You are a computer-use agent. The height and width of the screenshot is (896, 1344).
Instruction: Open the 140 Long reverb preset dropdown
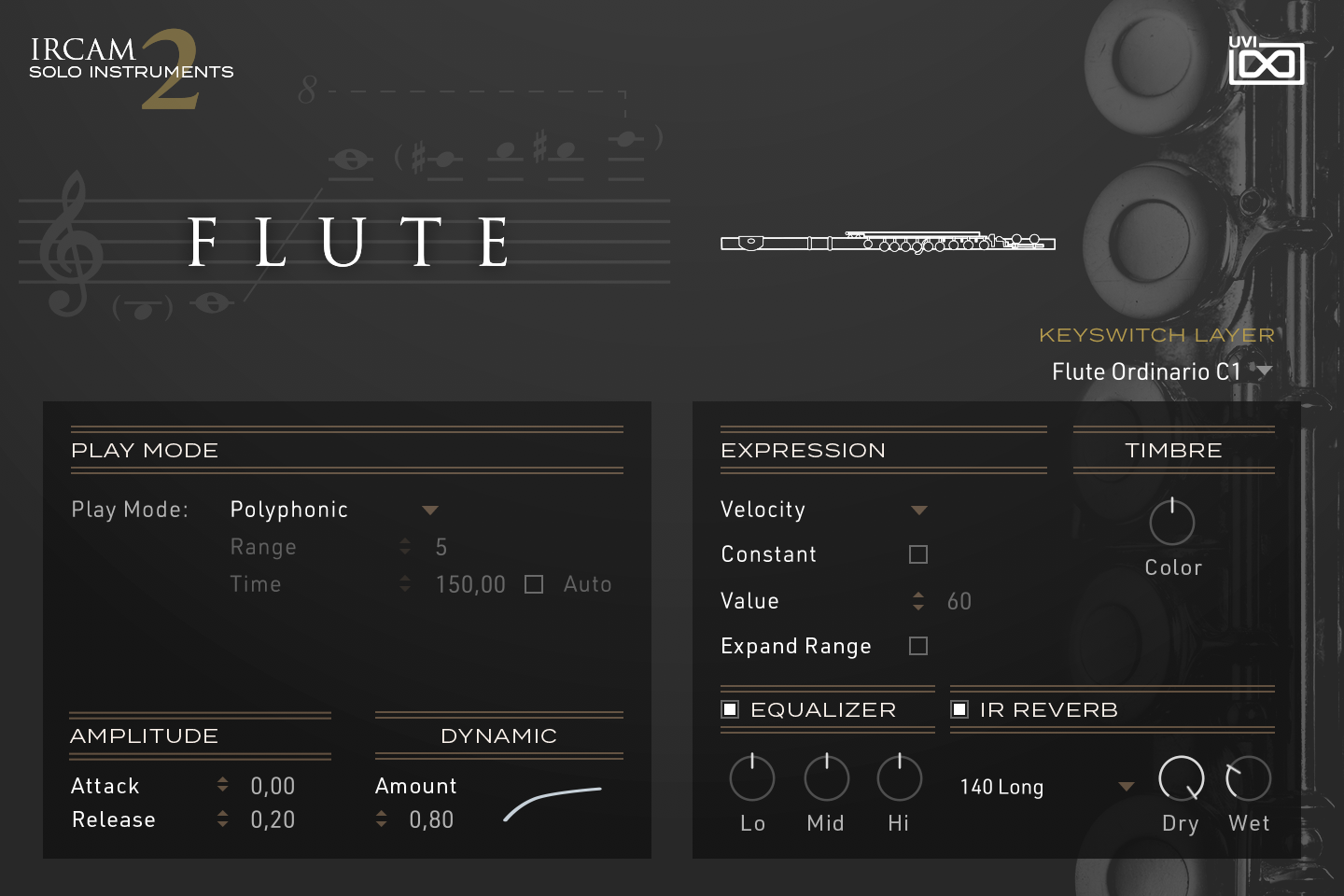1041,787
